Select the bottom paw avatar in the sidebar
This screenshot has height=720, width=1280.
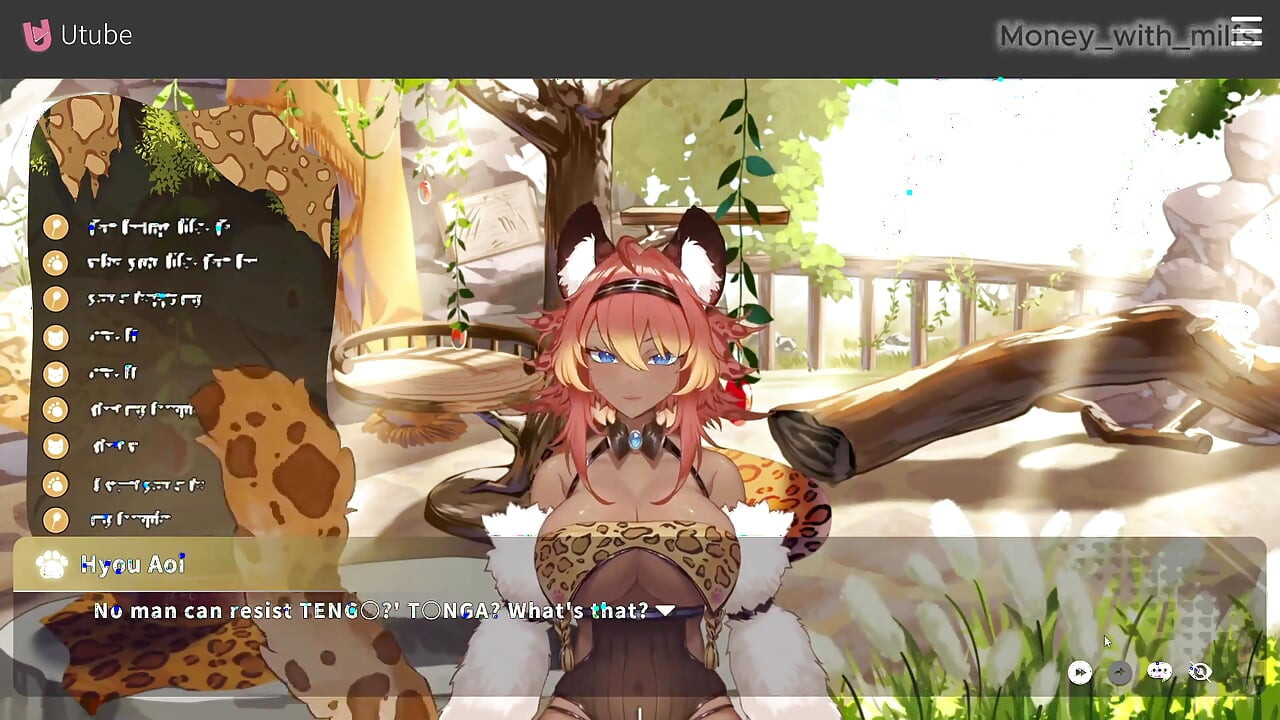click(57, 483)
